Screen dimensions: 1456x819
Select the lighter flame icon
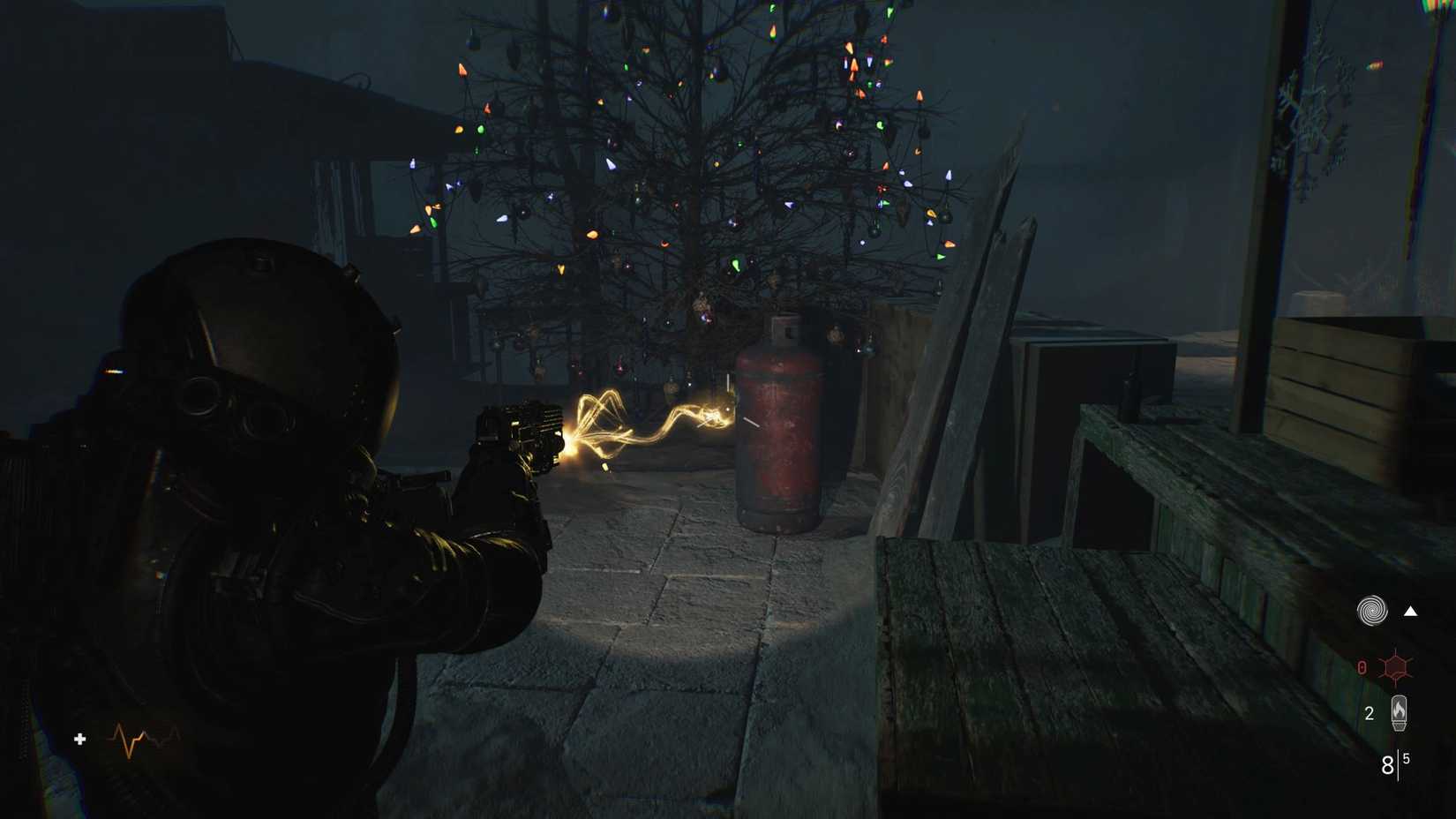click(x=1401, y=712)
